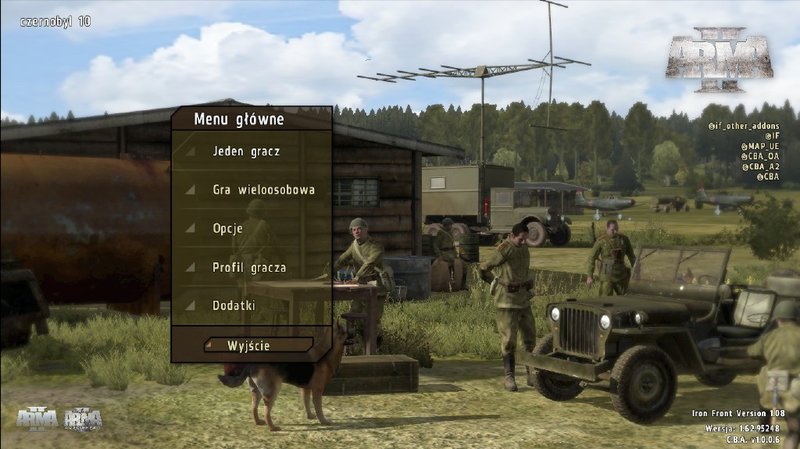Open the Opcje options menu
This screenshot has width=800, height=449.
[x=228, y=228]
